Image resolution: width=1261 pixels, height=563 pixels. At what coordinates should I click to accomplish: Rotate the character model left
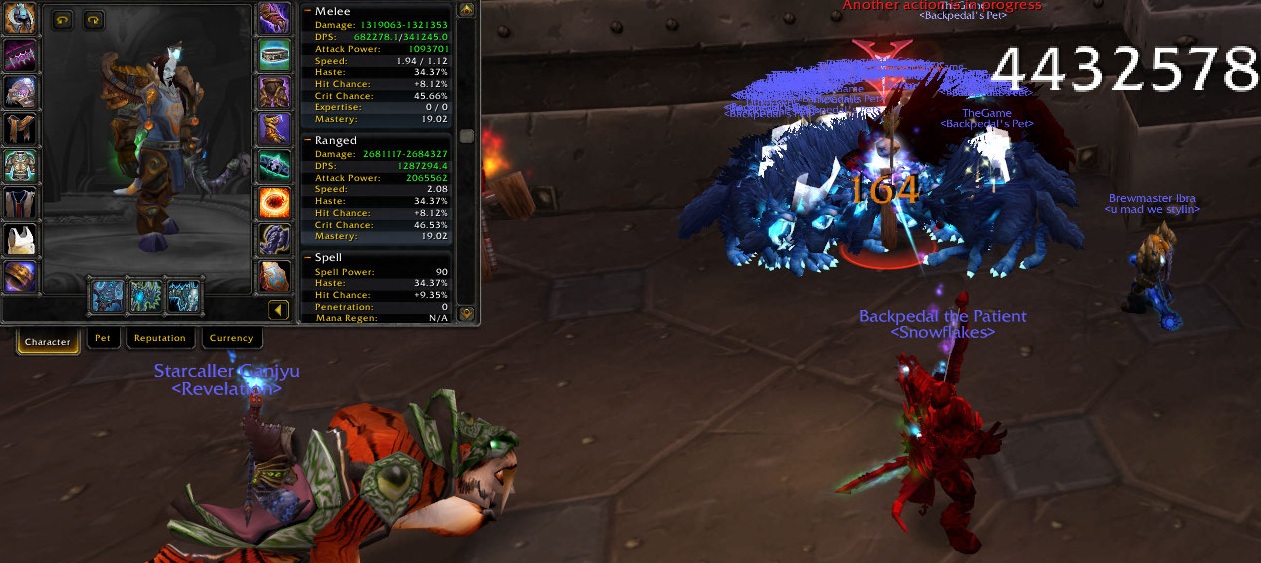coord(62,19)
